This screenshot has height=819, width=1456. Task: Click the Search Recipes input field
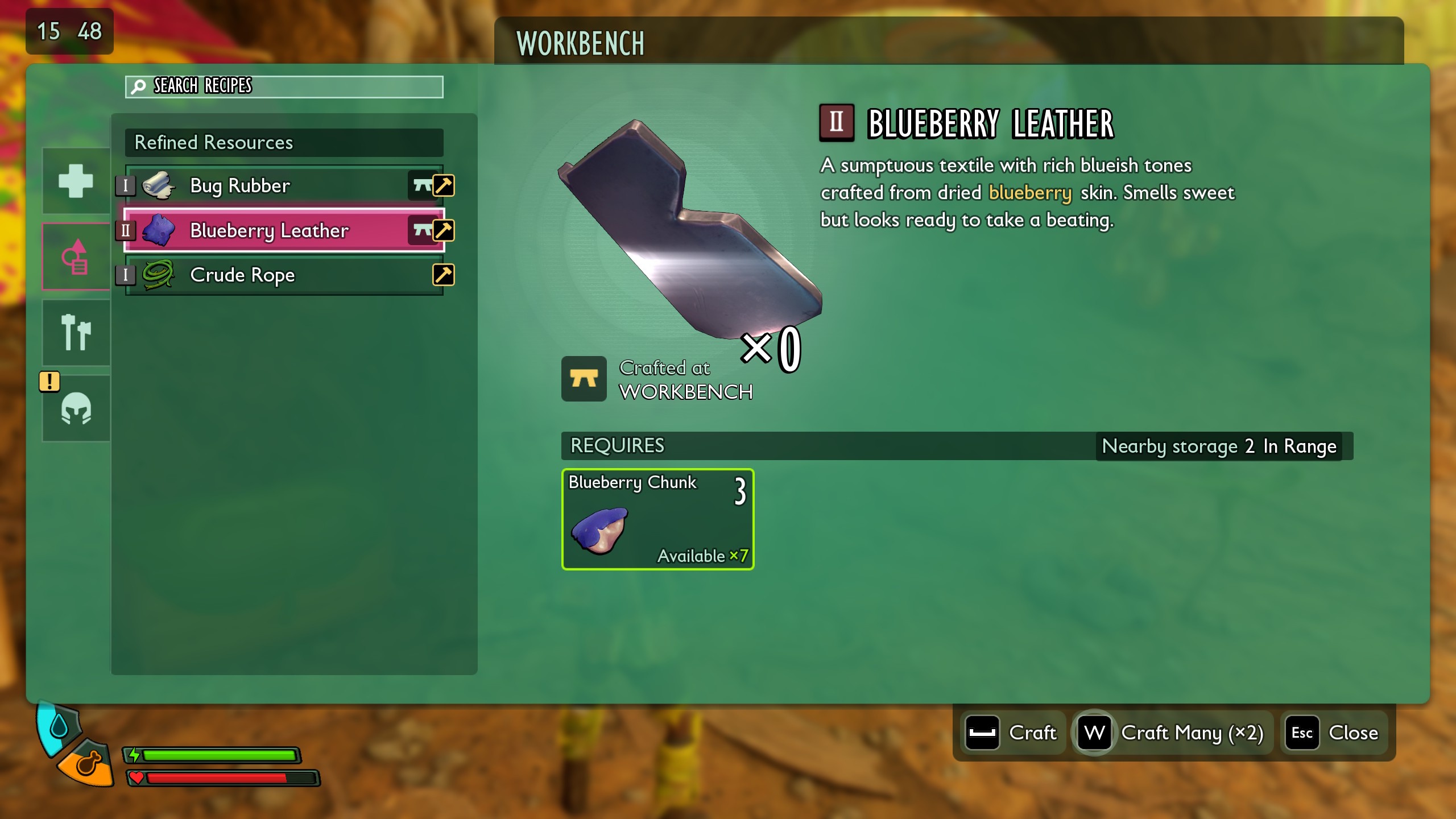284,86
